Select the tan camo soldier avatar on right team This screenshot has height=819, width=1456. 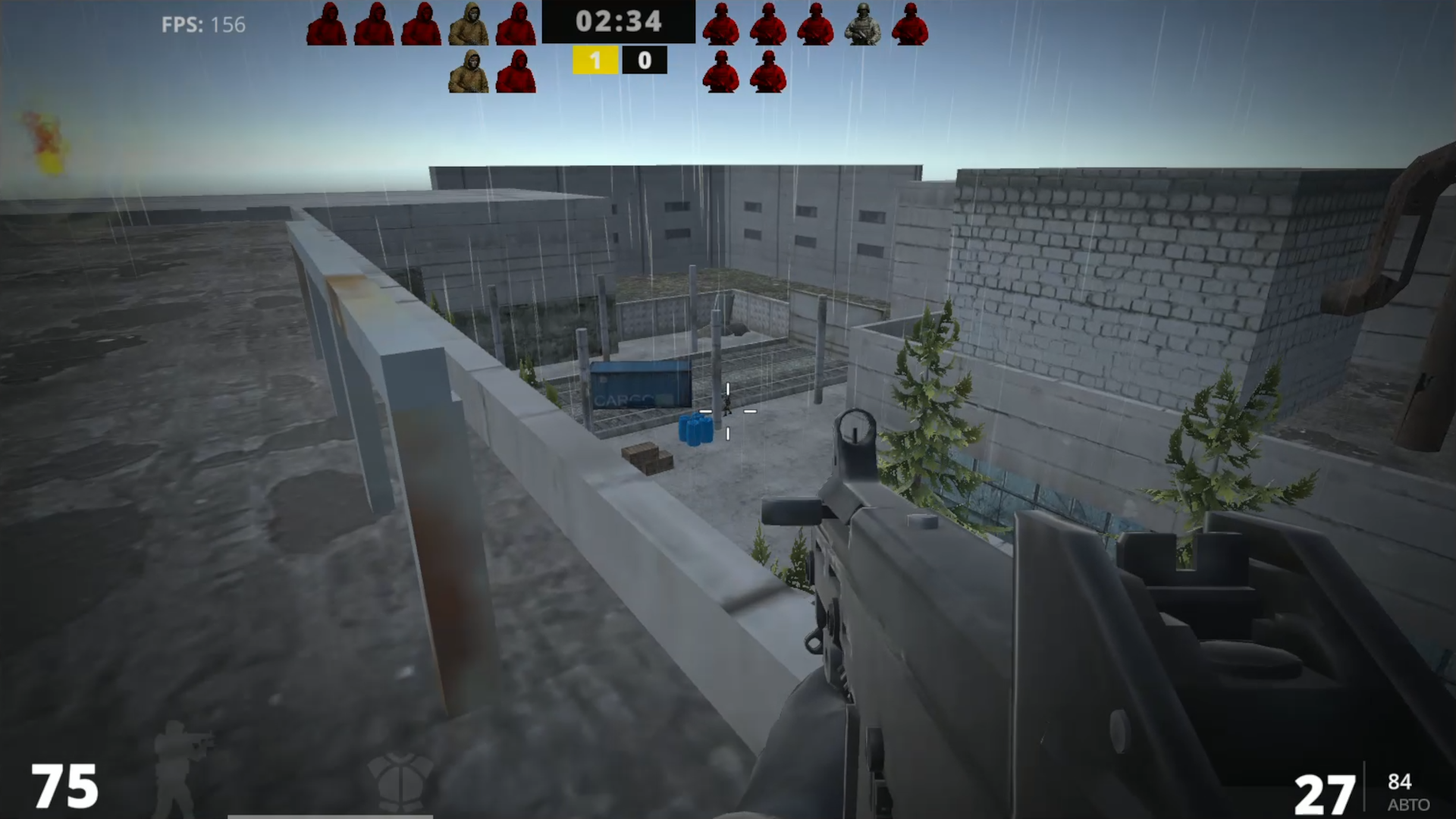coord(864,21)
